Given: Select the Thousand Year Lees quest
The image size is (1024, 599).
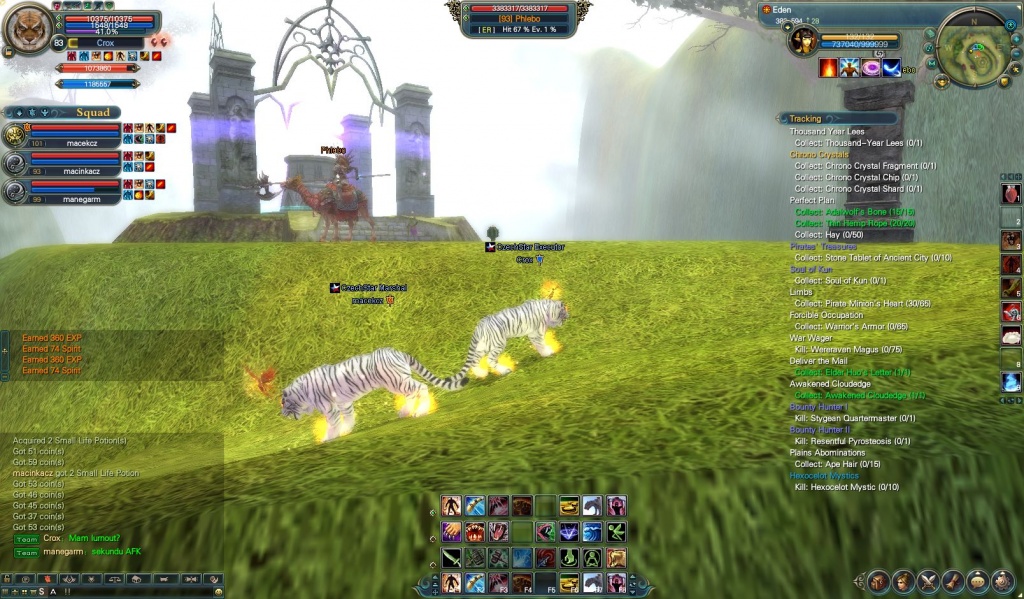Looking at the screenshot, I should point(827,131).
